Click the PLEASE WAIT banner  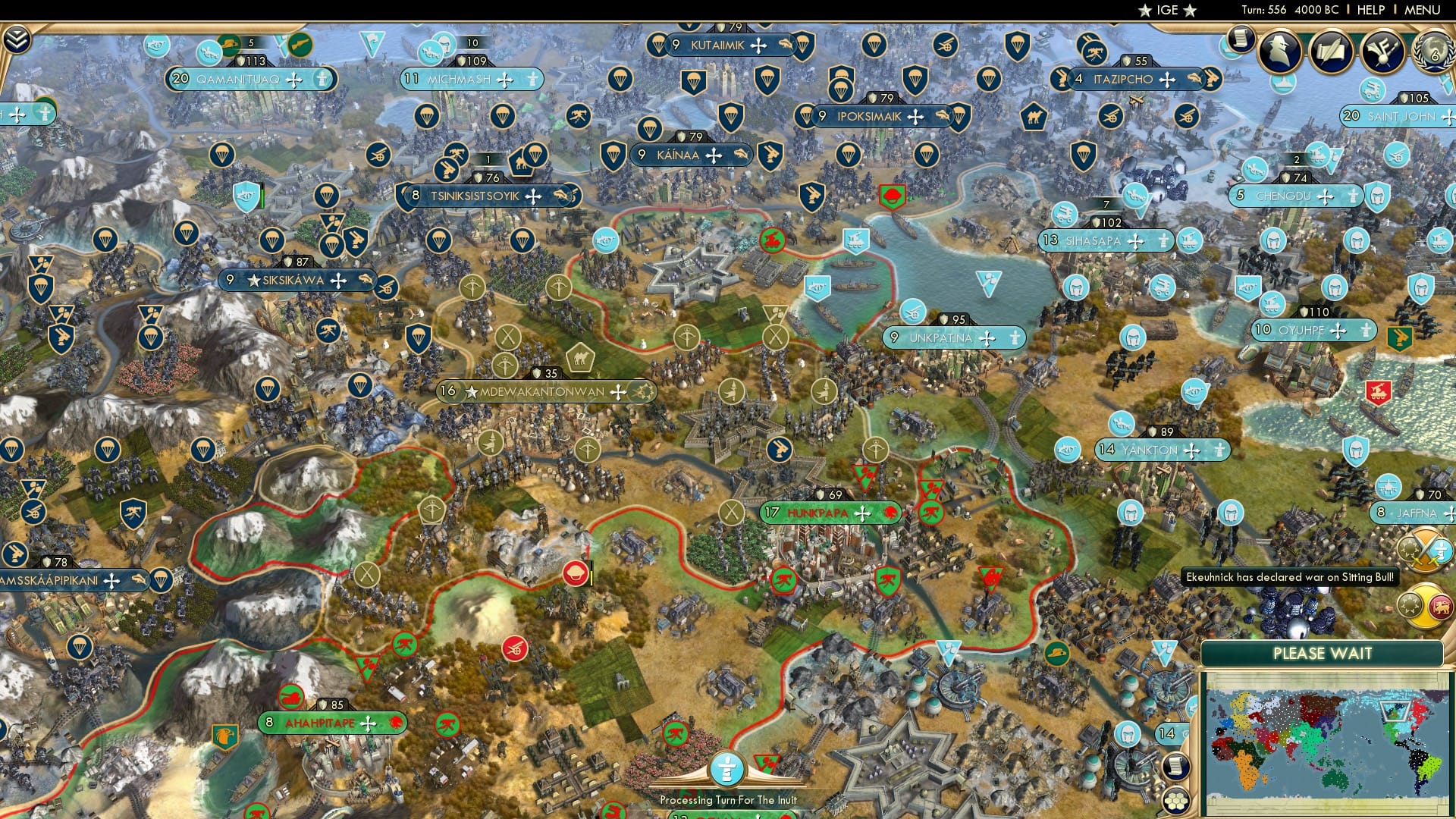[x=1323, y=654]
